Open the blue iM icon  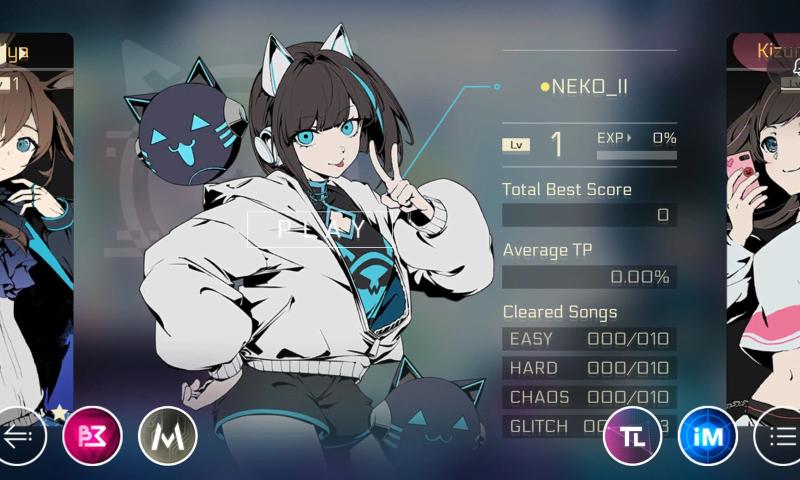point(707,436)
